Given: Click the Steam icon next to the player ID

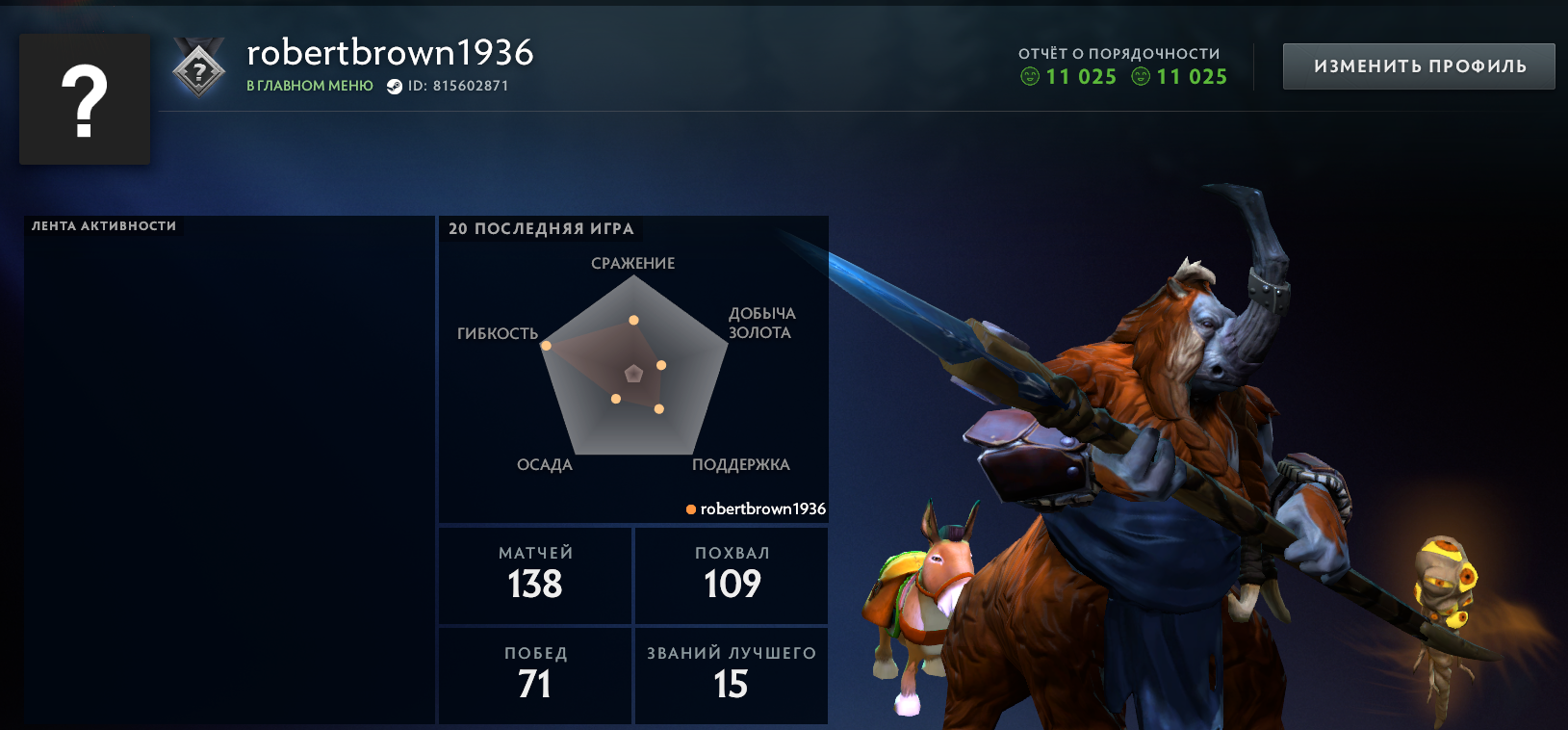Looking at the screenshot, I should pos(394,85).
